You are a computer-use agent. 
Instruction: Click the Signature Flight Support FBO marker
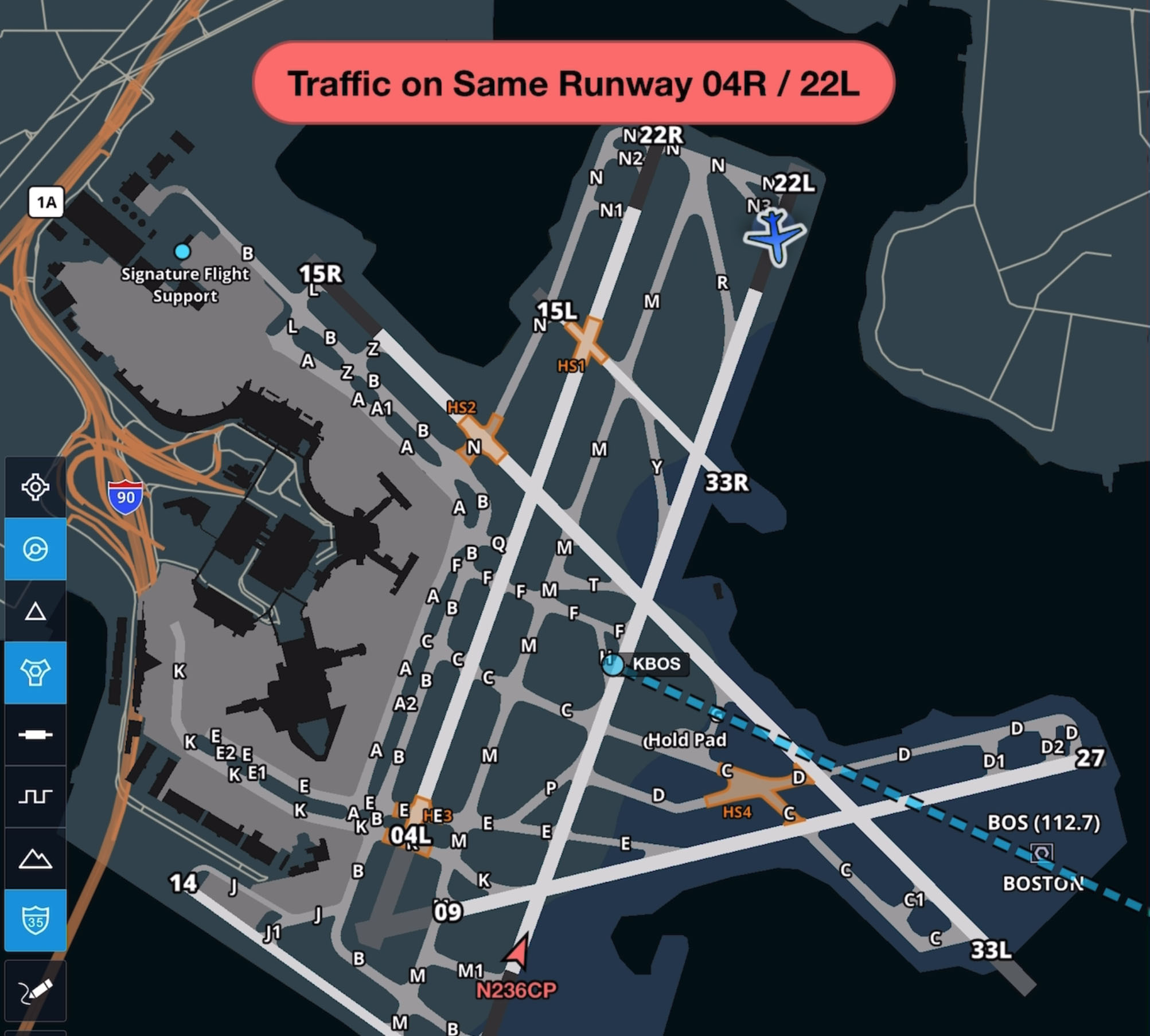tap(183, 251)
